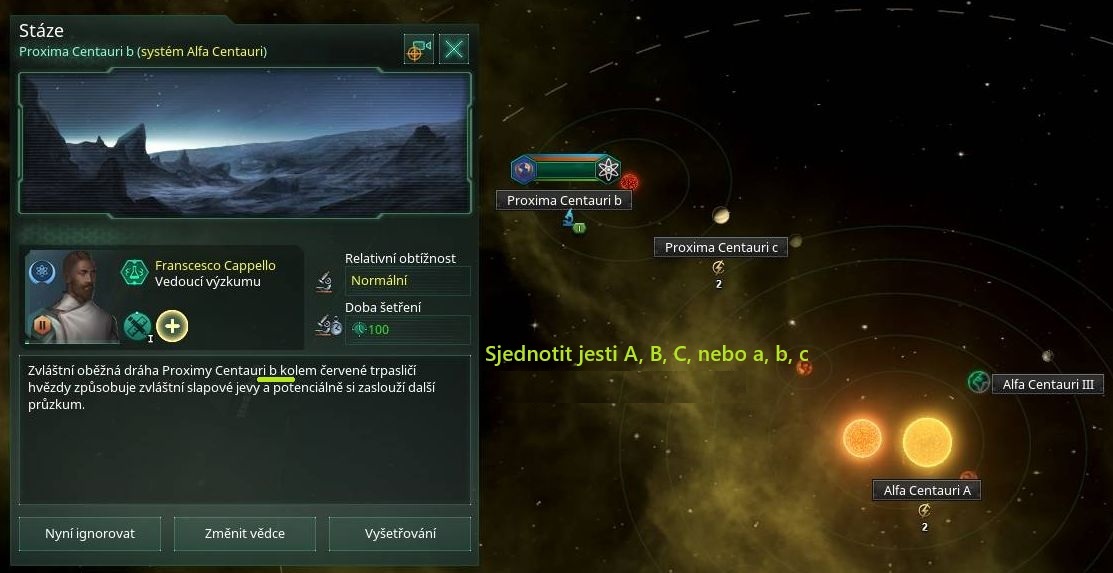
Task: Click the research progress badge above Proxima b
Action: [x=568, y=170]
